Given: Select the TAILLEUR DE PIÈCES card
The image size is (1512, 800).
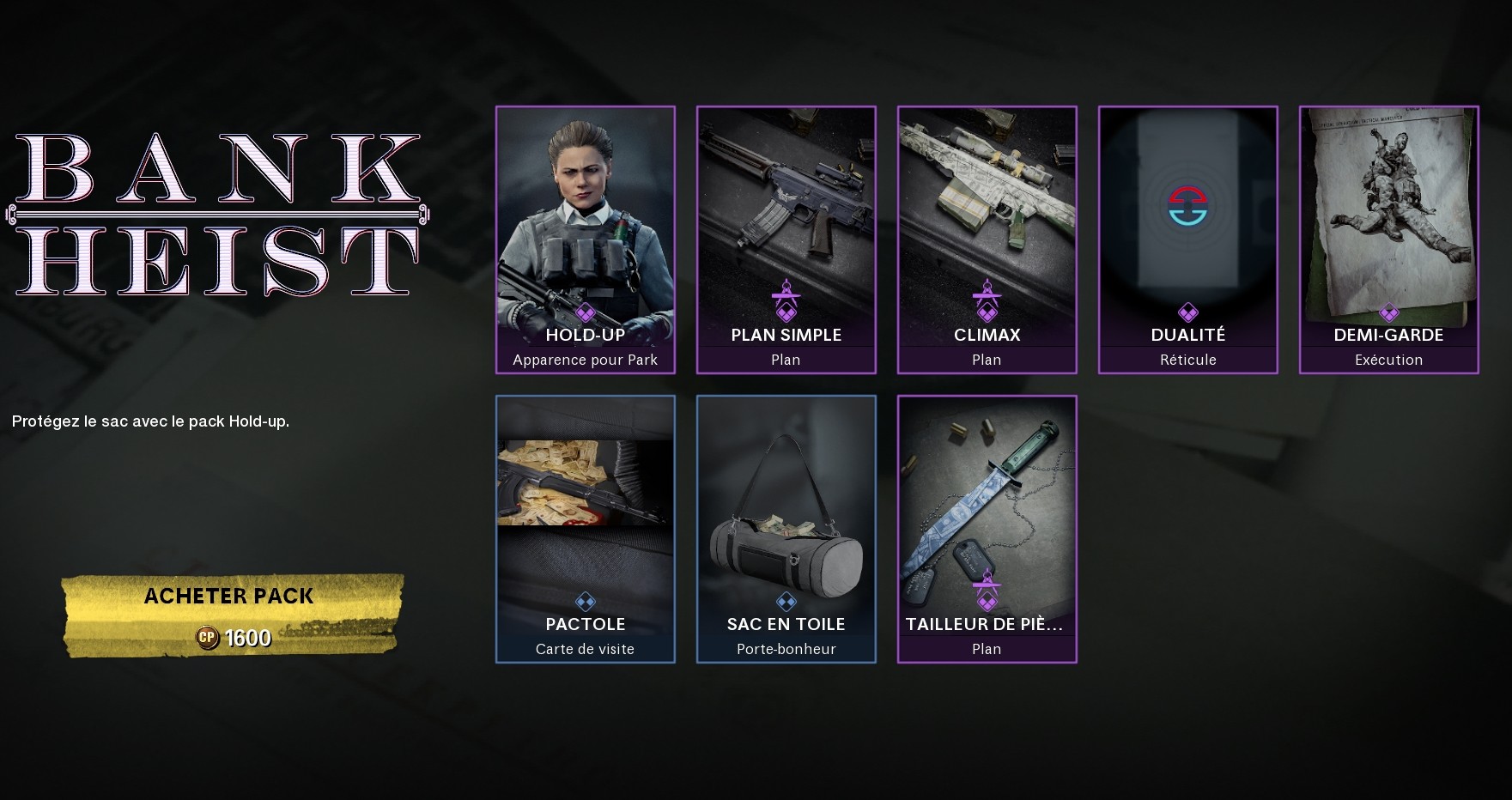Looking at the screenshot, I should [x=987, y=498].
